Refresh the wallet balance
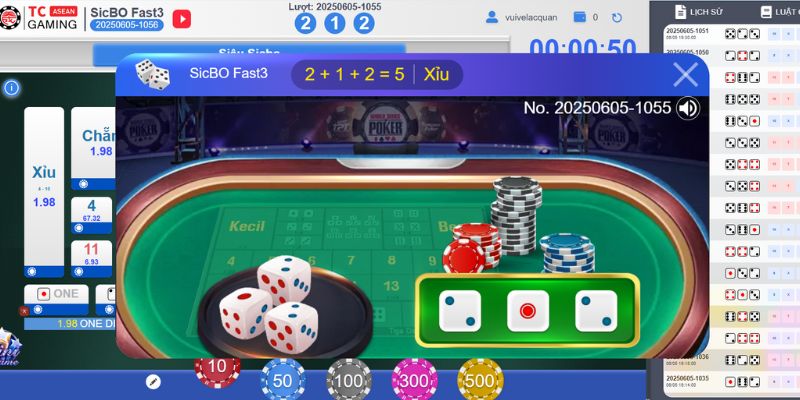This screenshot has height=400, width=800. click(617, 17)
